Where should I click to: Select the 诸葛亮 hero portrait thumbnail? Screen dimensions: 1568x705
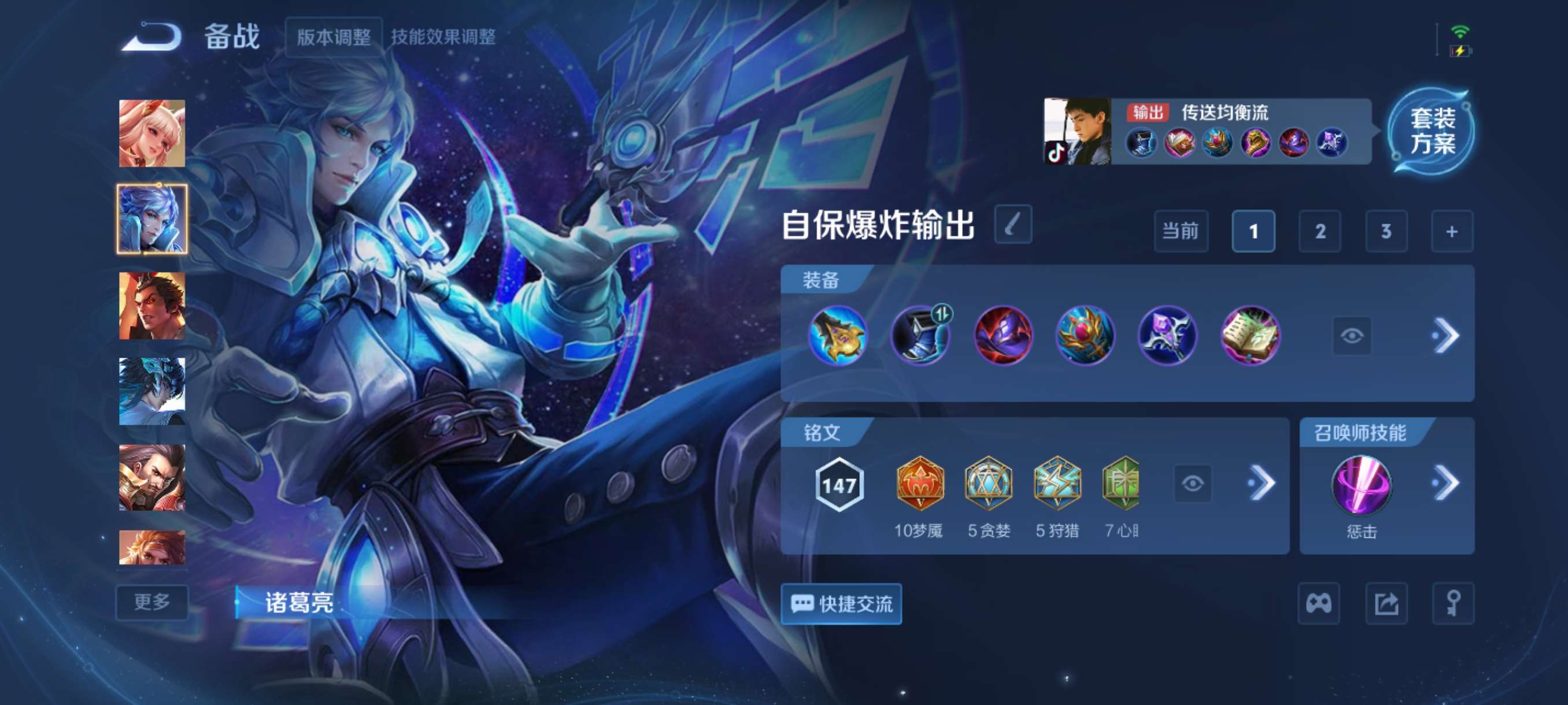pos(152,220)
